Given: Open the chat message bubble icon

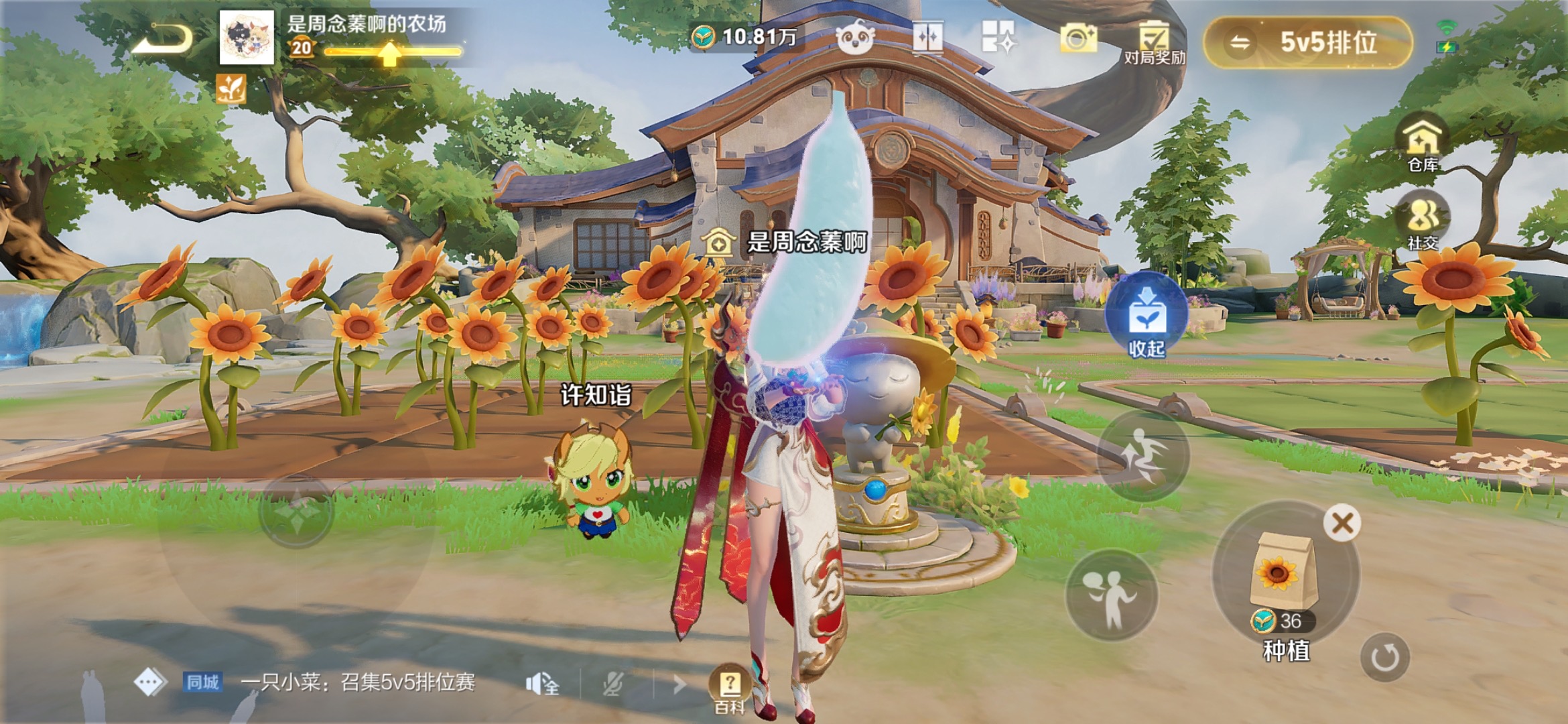Looking at the screenshot, I should pyautogui.click(x=149, y=682).
